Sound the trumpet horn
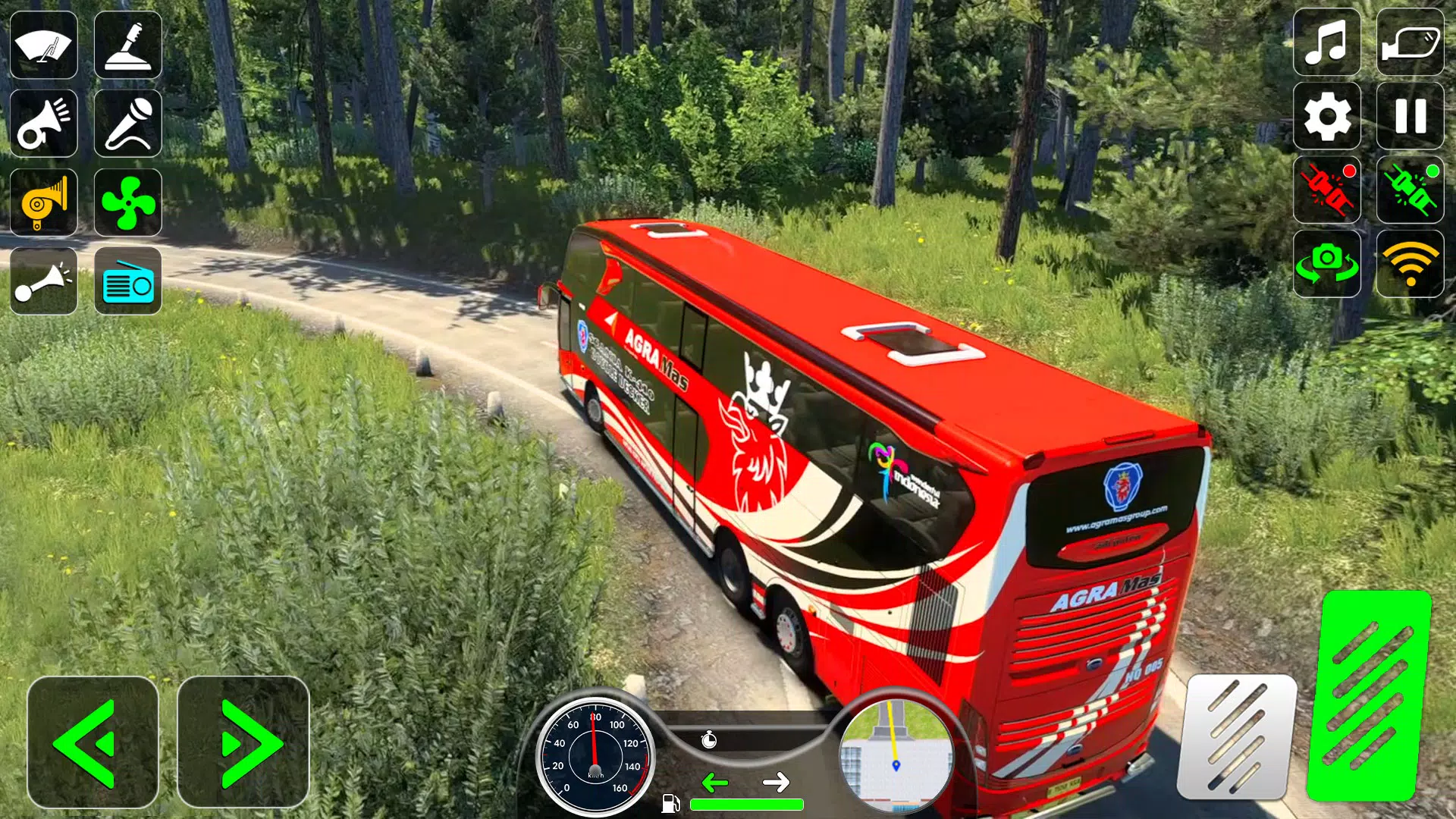 coord(44,124)
